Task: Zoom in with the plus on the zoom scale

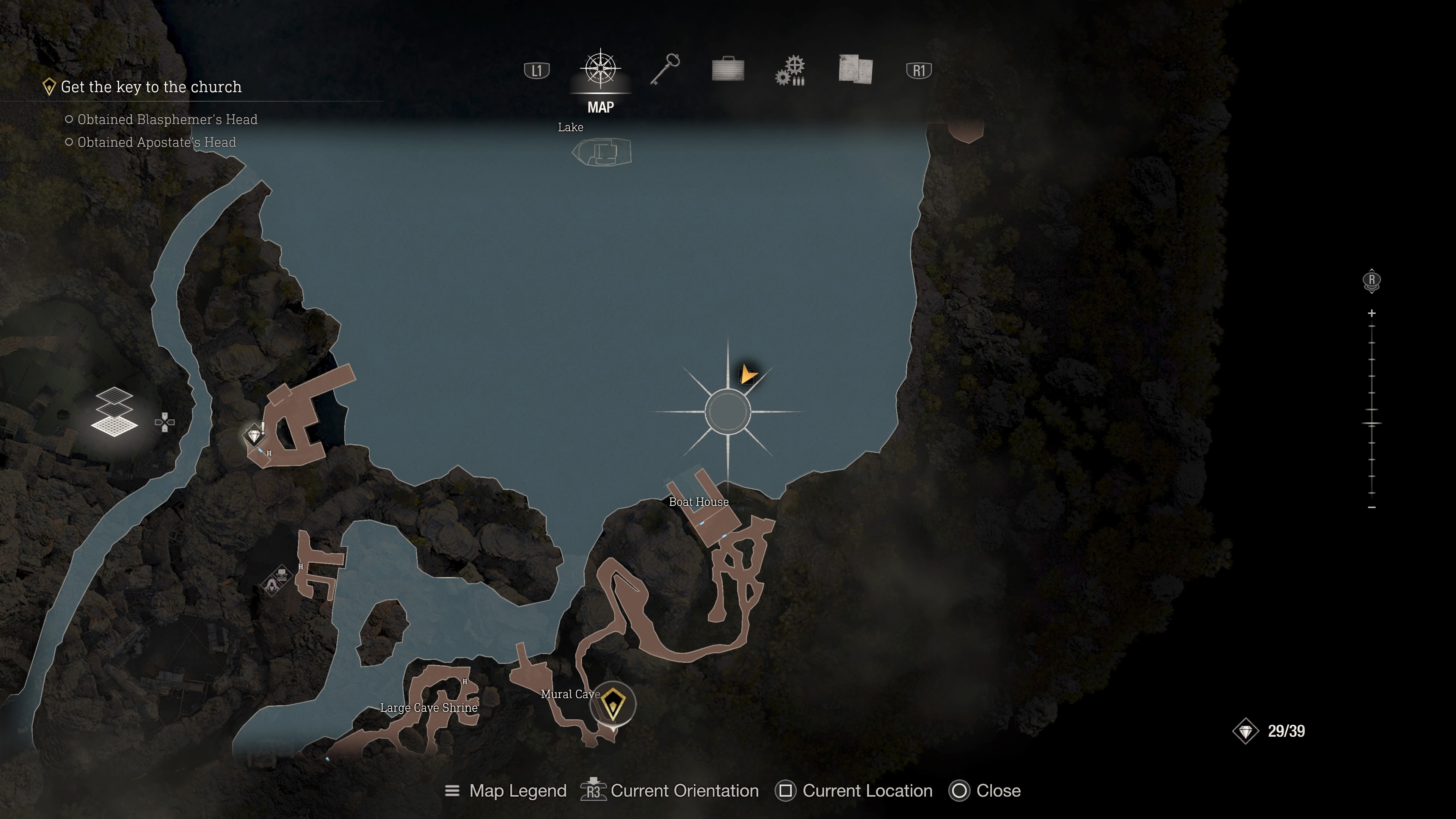Action: (x=1372, y=313)
